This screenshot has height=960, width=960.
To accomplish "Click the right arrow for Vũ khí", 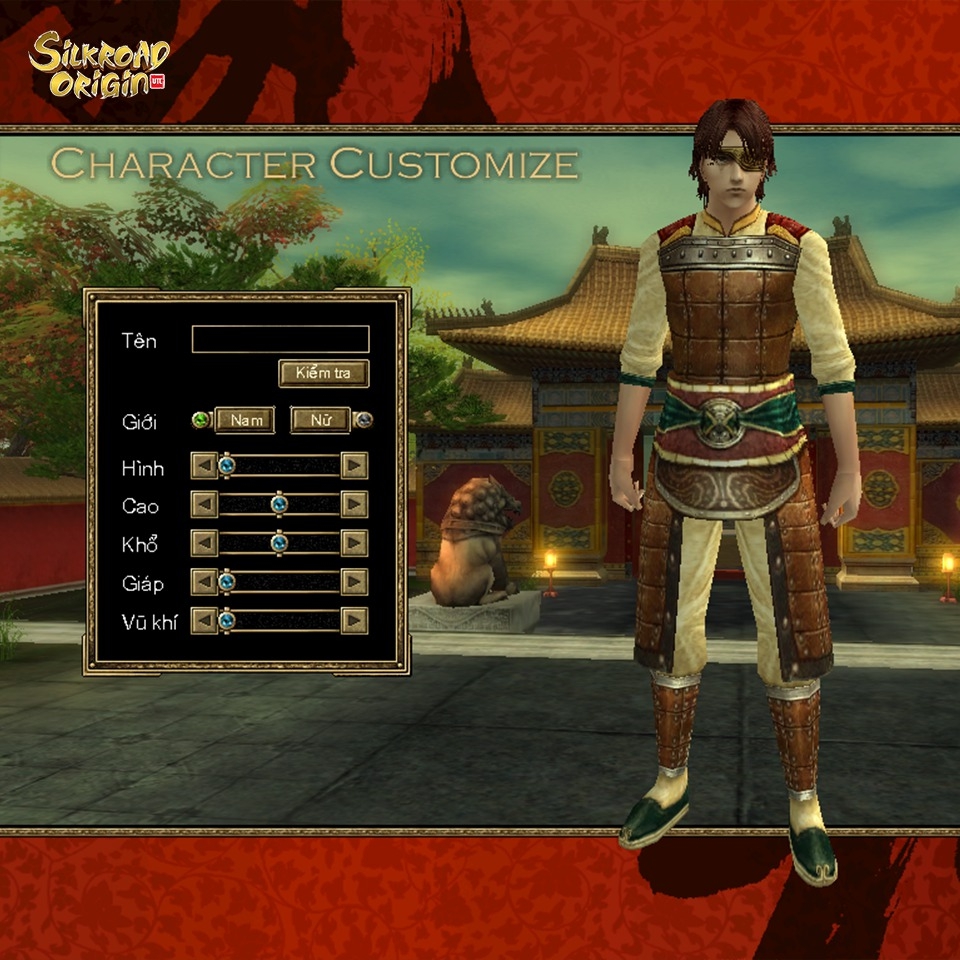I will 354,621.
